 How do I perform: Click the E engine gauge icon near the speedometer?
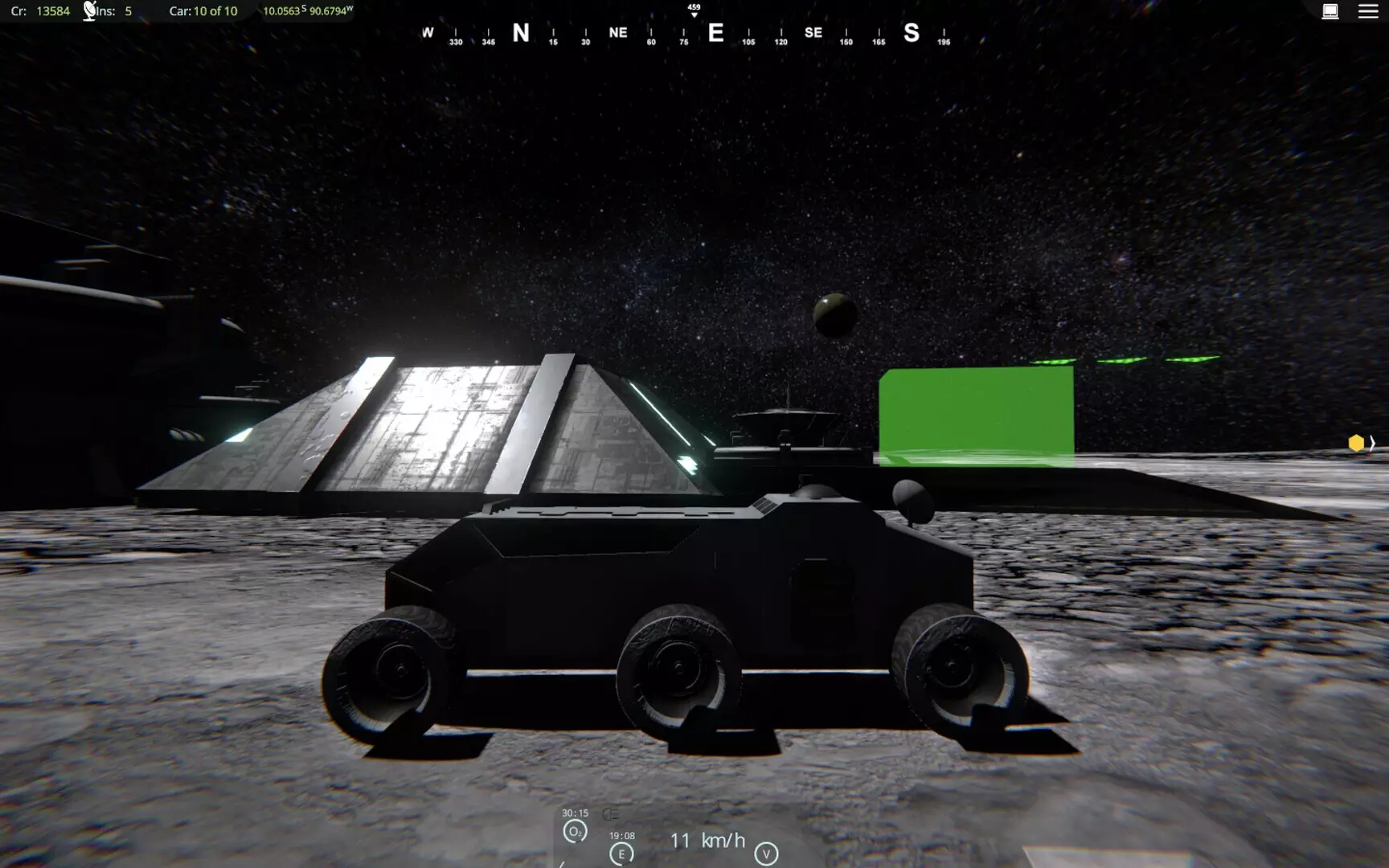pyautogui.click(x=620, y=855)
